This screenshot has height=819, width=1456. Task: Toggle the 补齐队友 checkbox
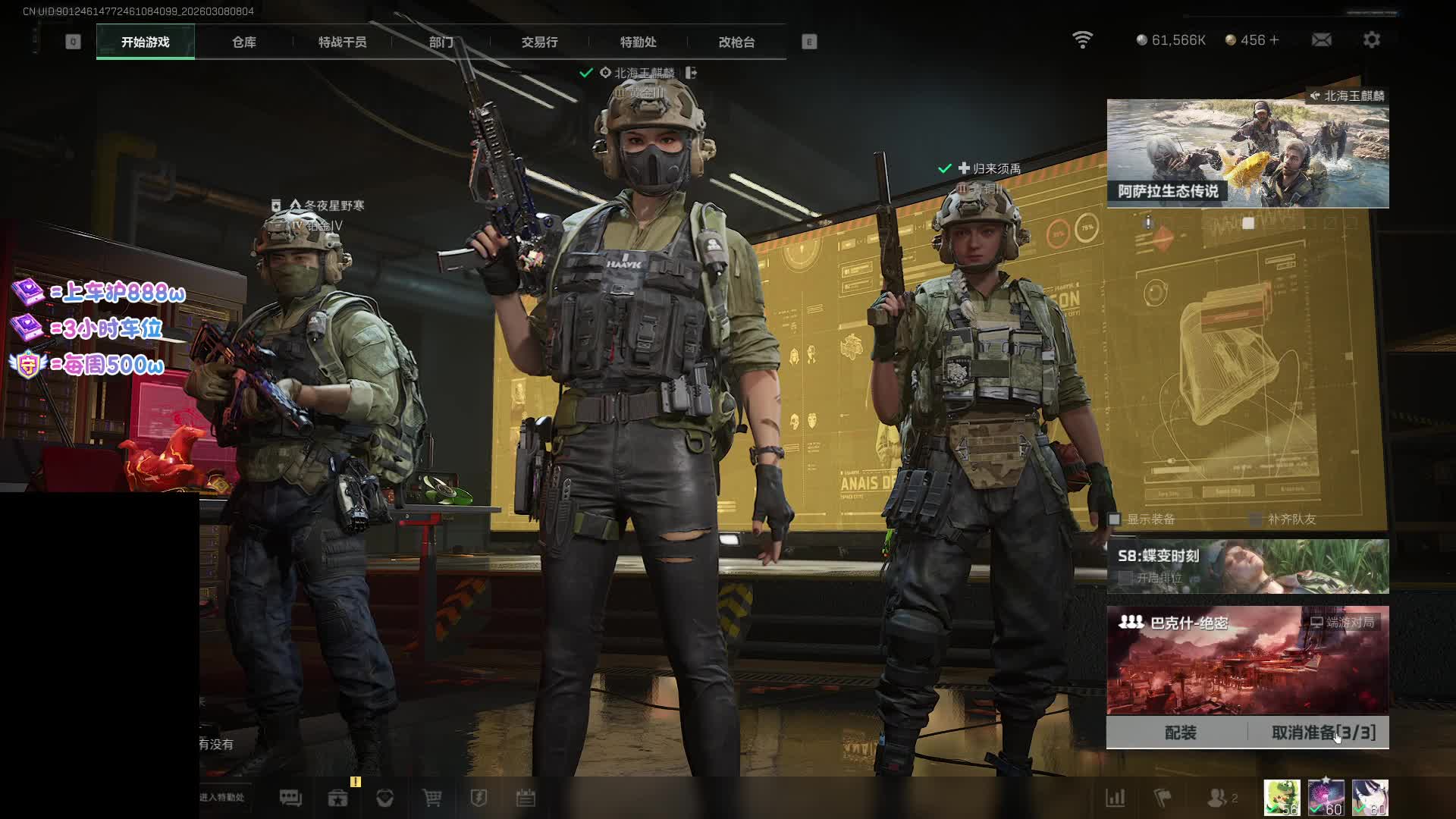coord(1256,519)
